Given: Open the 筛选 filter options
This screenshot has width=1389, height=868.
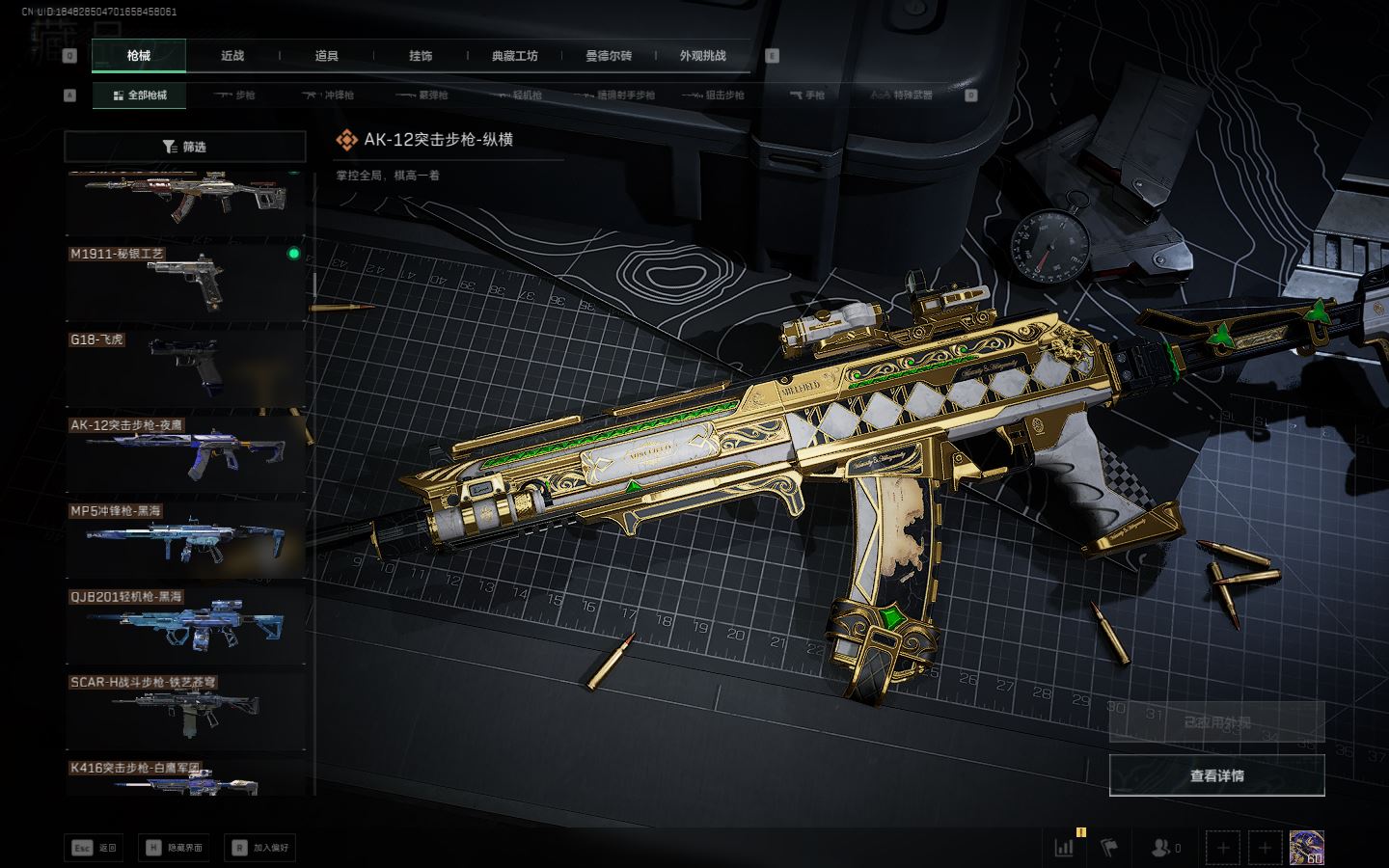Looking at the screenshot, I should [x=185, y=147].
